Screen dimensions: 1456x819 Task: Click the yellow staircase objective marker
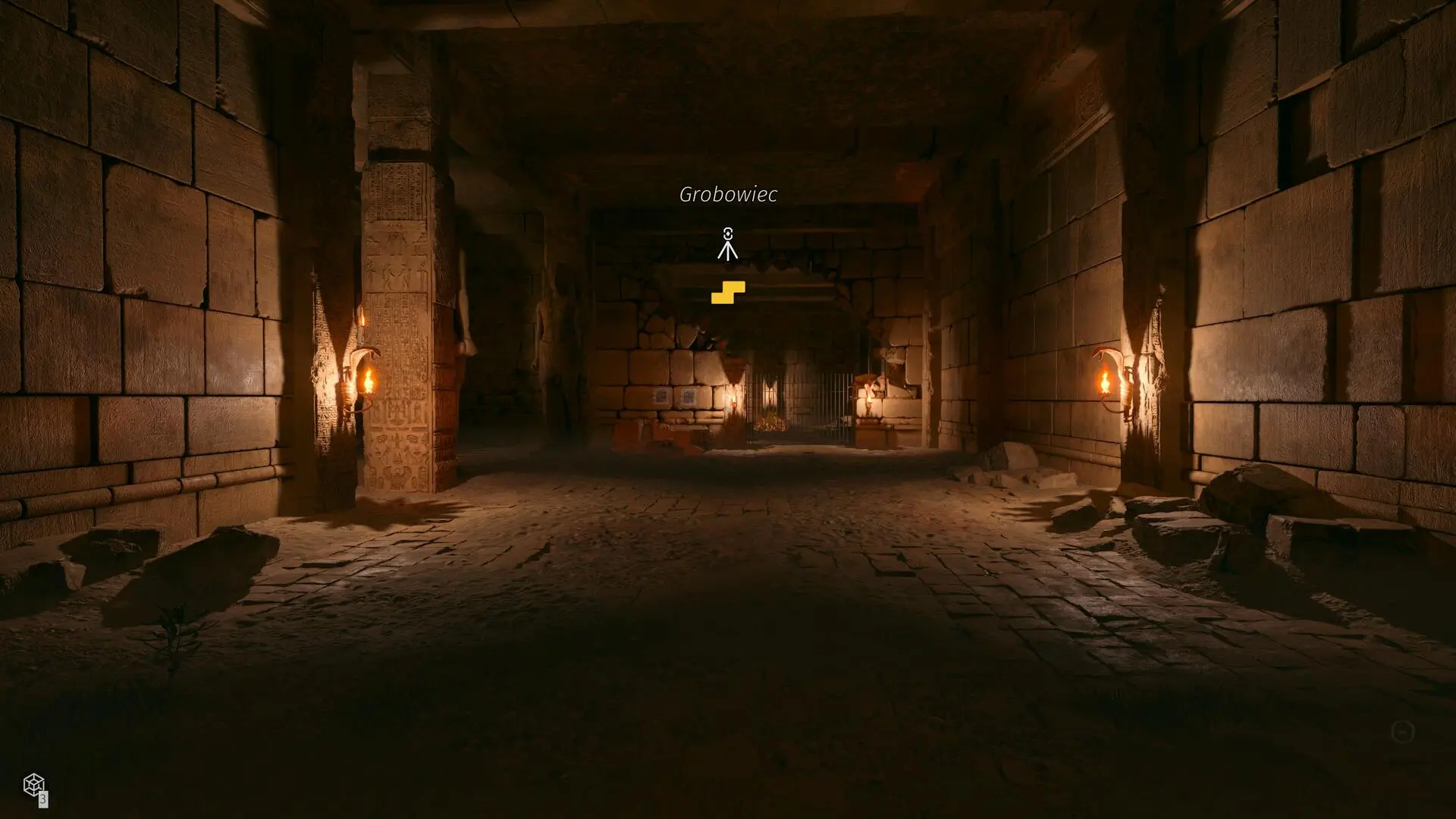[728, 292]
